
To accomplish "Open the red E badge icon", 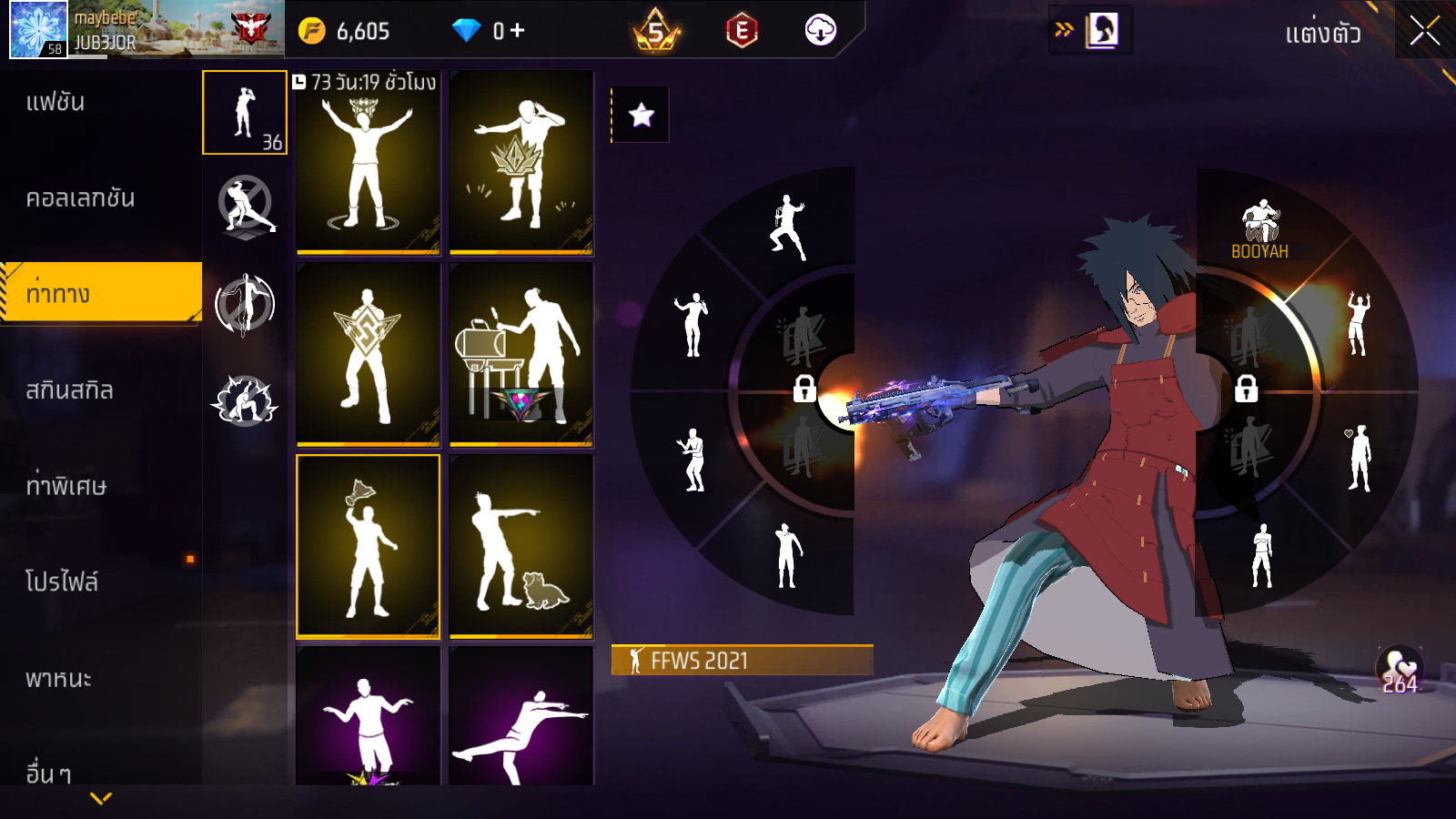I will [x=742, y=31].
